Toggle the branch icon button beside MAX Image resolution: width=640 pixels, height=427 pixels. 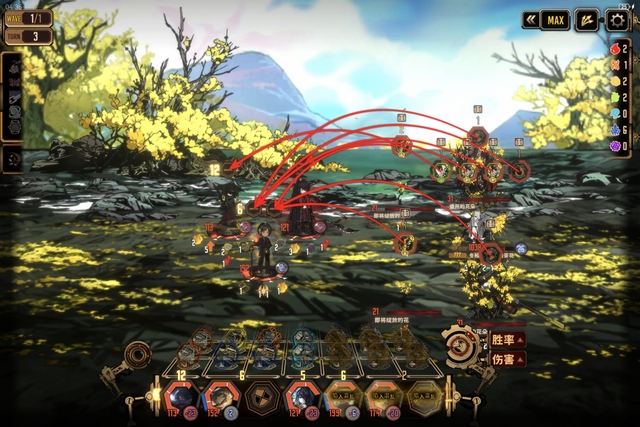click(587, 19)
